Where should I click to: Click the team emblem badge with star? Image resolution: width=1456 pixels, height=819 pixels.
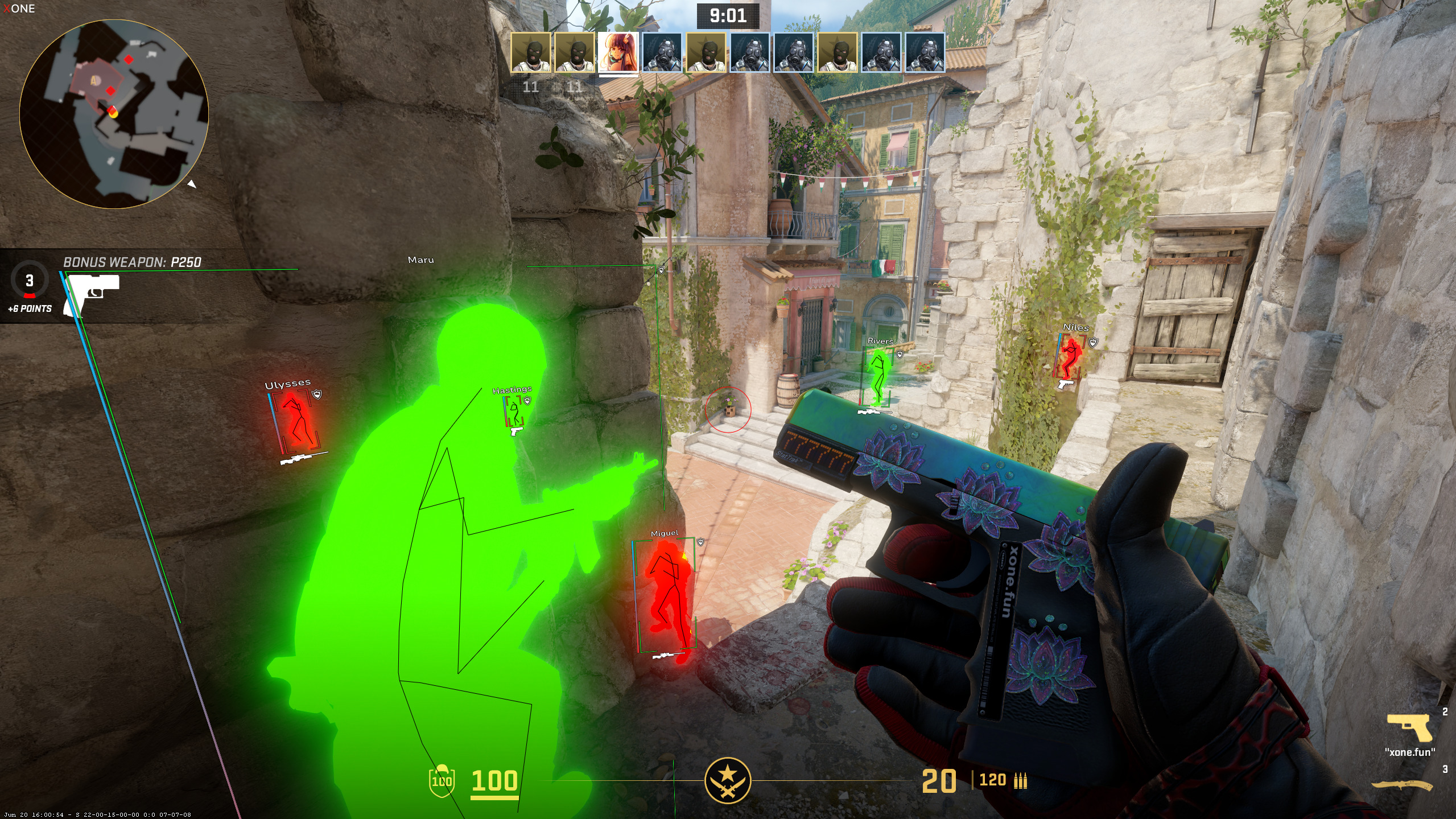tap(727, 780)
